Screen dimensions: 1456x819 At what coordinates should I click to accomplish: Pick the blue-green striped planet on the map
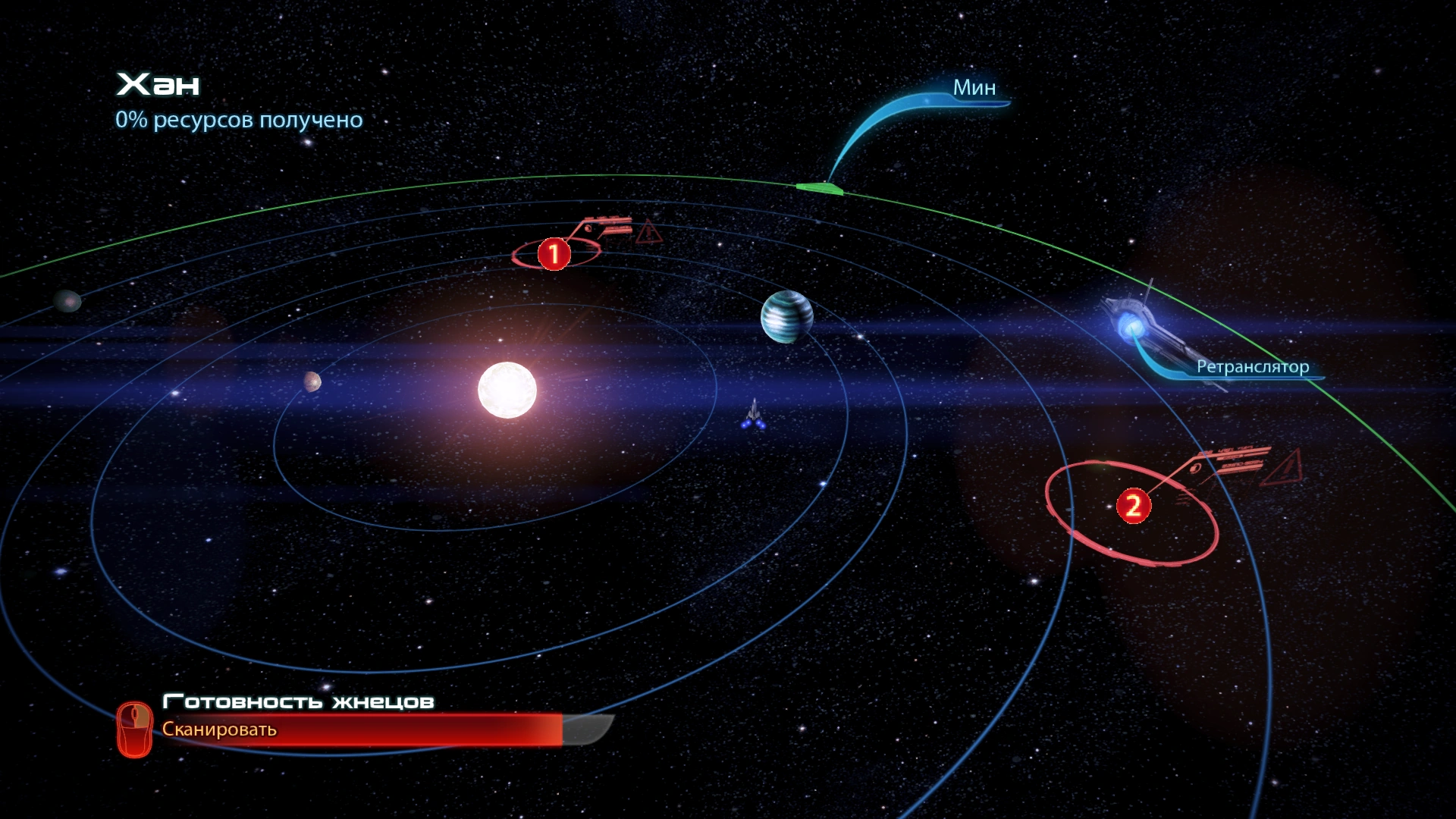click(x=786, y=316)
